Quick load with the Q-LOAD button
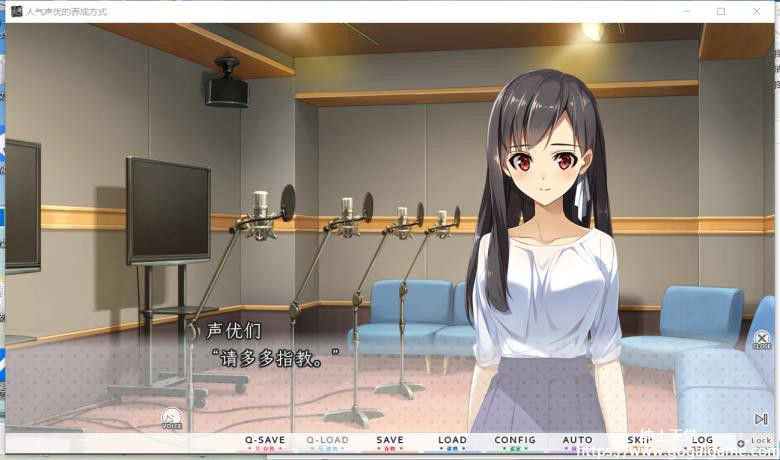 pos(327,441)
